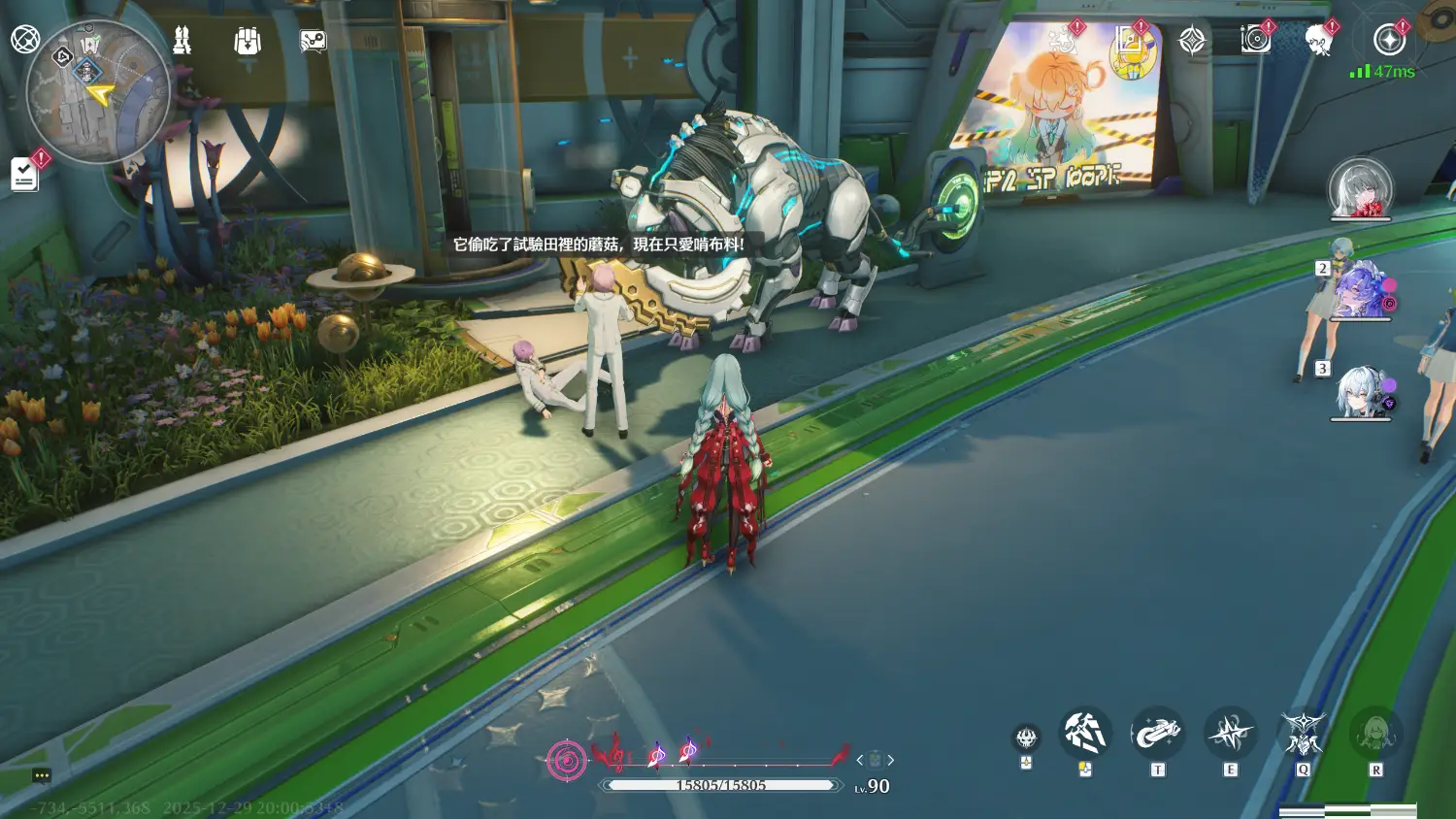The width and height of the screenshot is (1456, 819).
Task: Open the backpack inventory icon
Action: [x=248, y=41]
